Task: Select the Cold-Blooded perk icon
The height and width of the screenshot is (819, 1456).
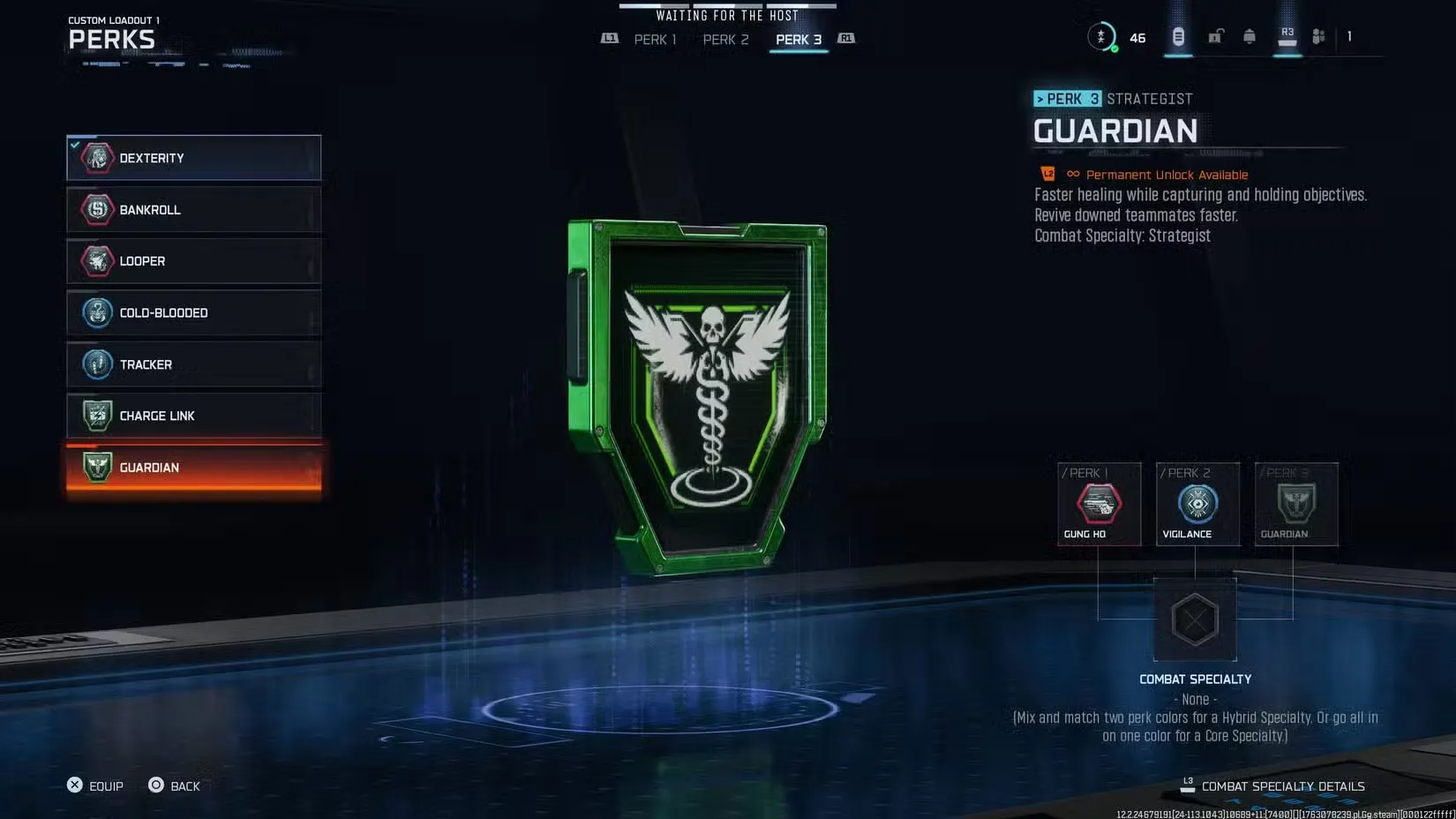Action: (x=97, y=312)
